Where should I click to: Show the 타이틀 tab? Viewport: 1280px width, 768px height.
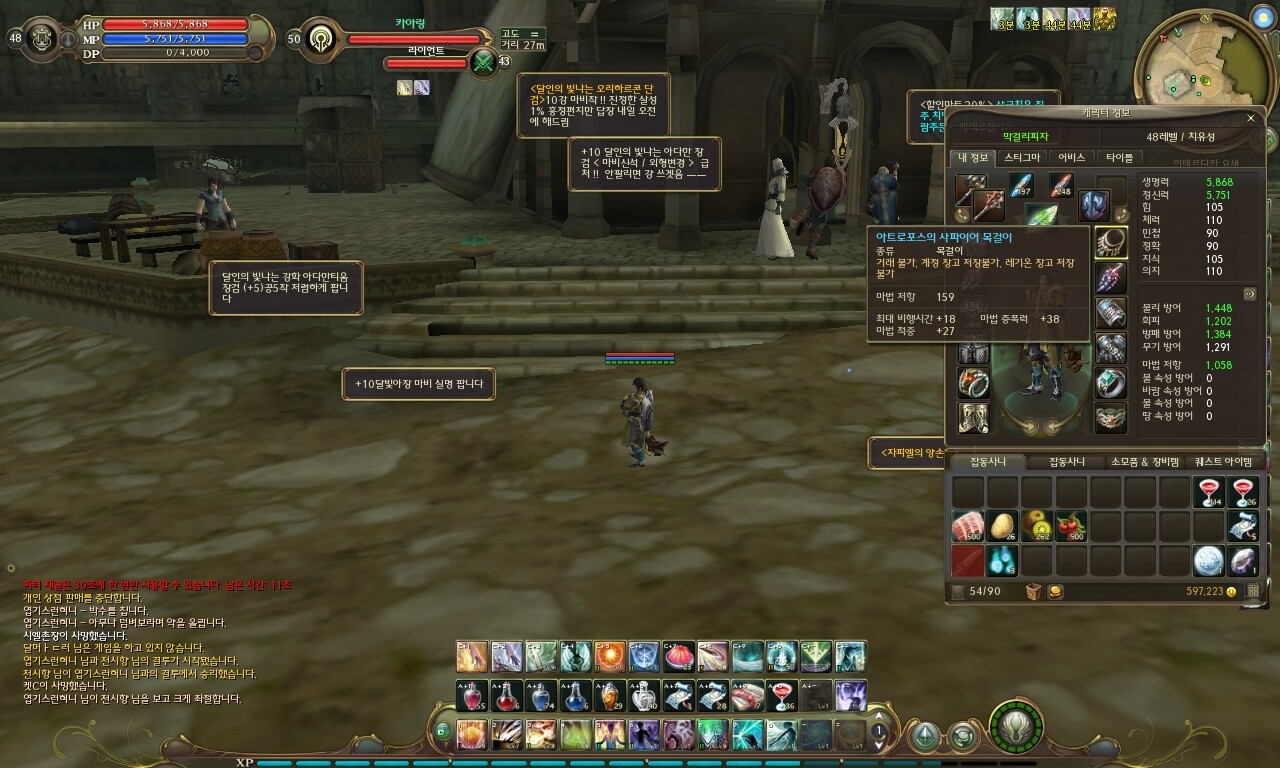[x=1120, y=157]
